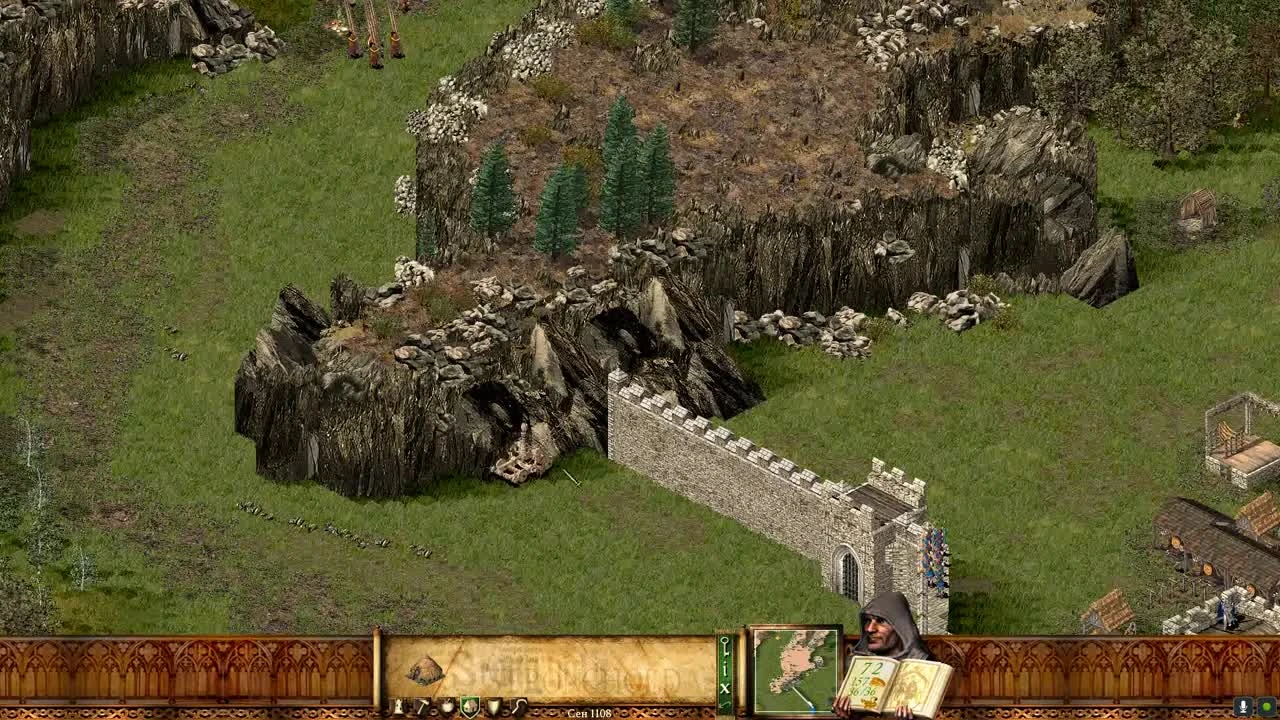Open farm buildings with the sickle icon
Image resolution: width=1280 pixels, height=720 pixels.
click(x=518, y=707)
